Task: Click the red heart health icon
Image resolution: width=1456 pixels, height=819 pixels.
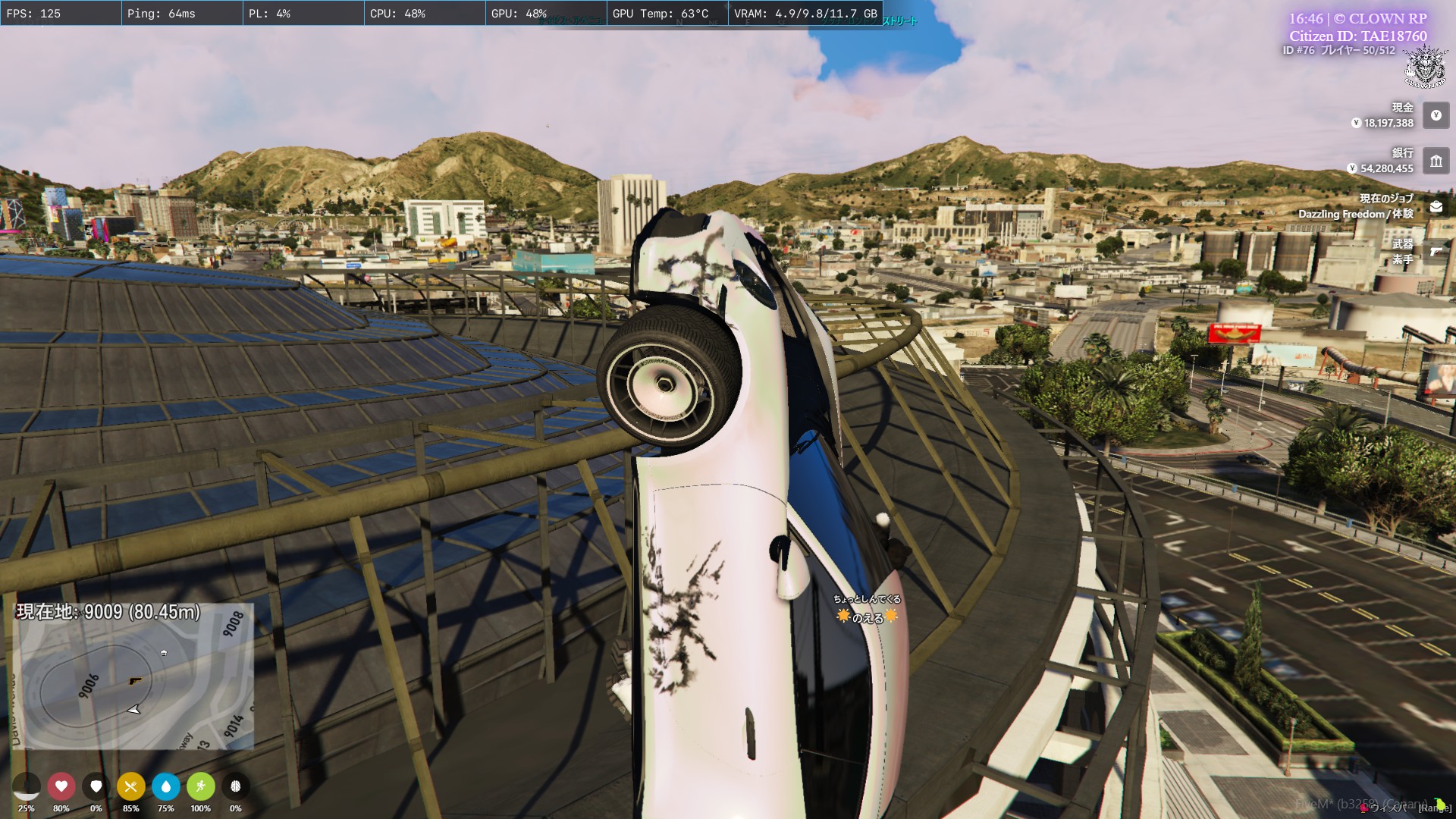Action: (x=61, y=786)
